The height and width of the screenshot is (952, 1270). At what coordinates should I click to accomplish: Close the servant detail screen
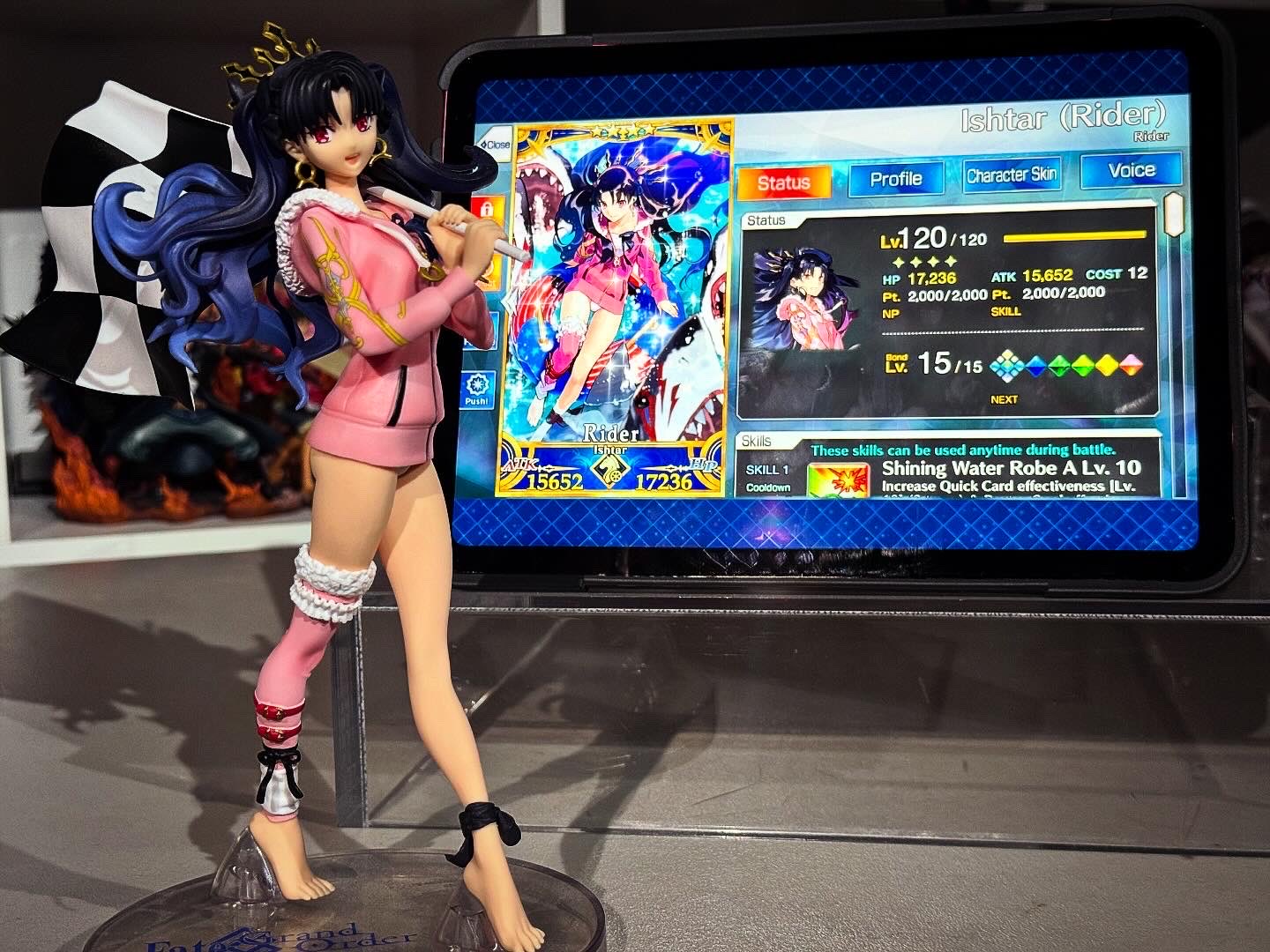click(495, 144)
